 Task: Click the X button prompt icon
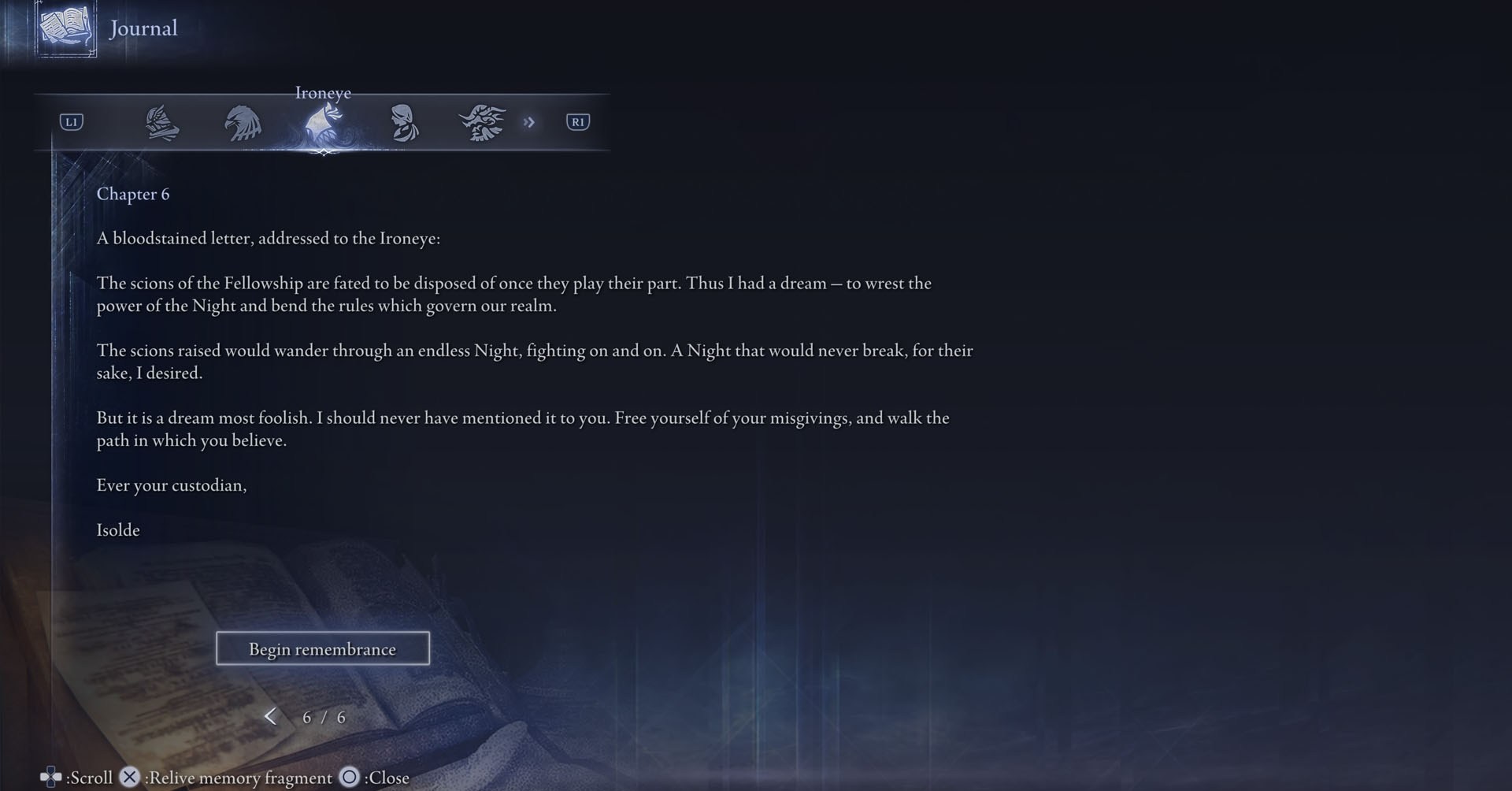[x=129, y=777]
